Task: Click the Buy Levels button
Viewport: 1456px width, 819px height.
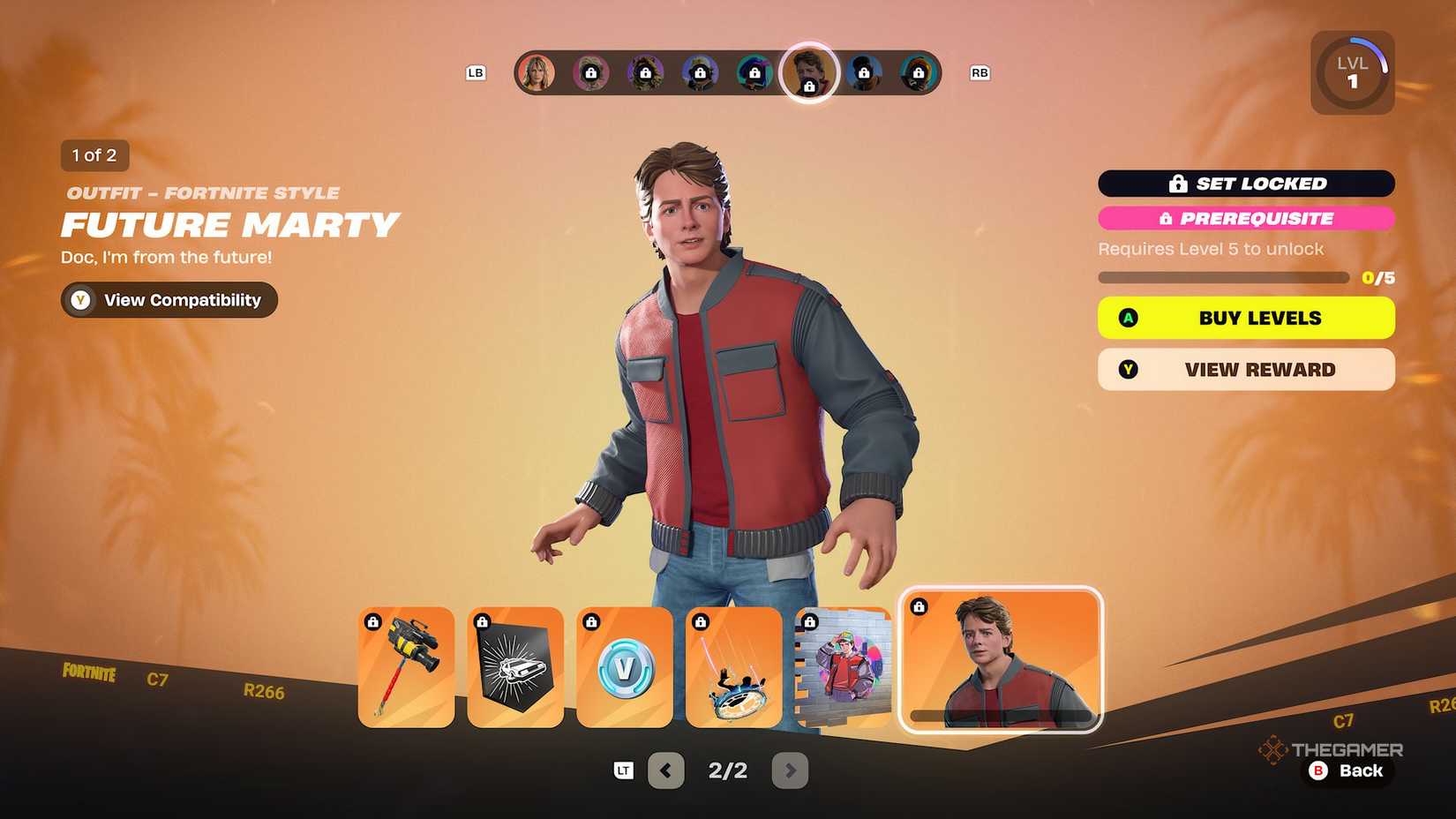Action: [x=1245, y=317]
